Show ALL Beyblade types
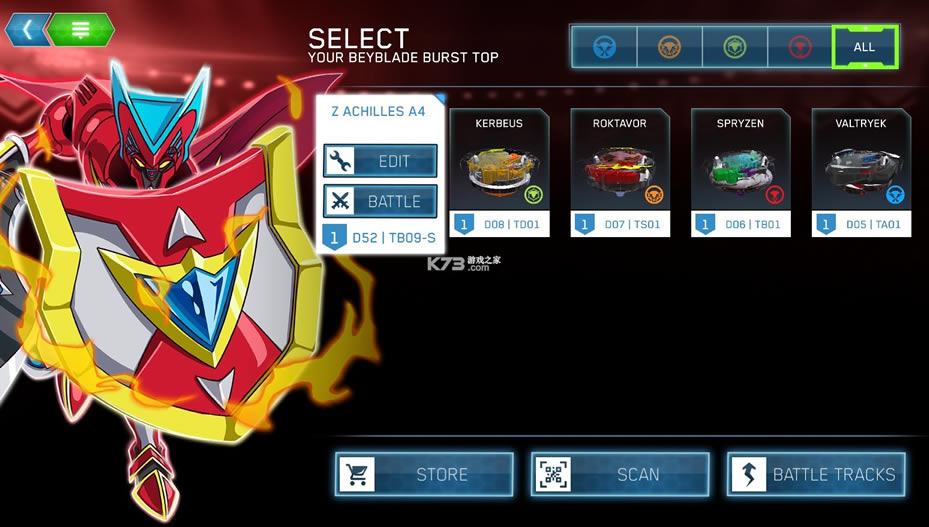Viewport: 929px width, 527px height. 864,47
